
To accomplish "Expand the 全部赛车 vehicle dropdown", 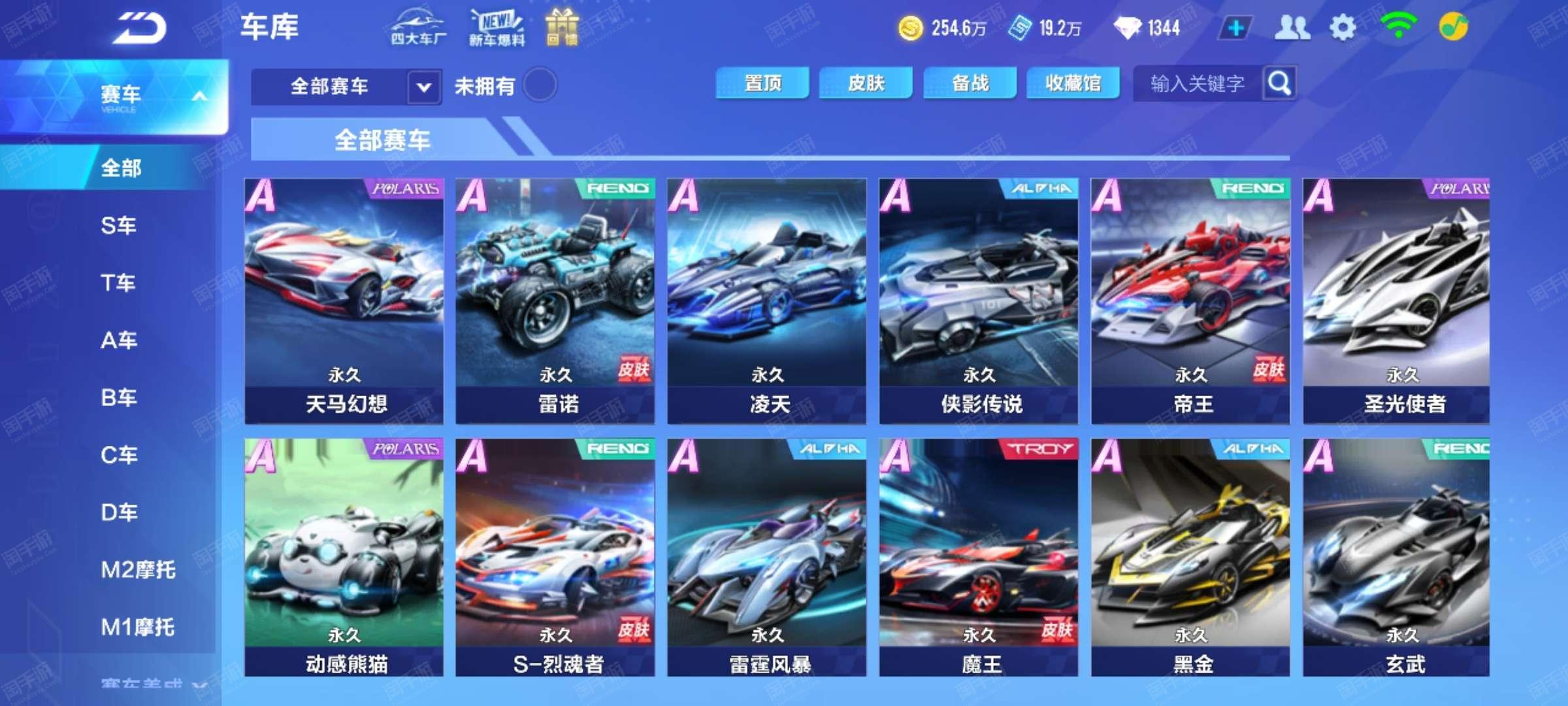I will pyautogui.click(x=423, y=86).
